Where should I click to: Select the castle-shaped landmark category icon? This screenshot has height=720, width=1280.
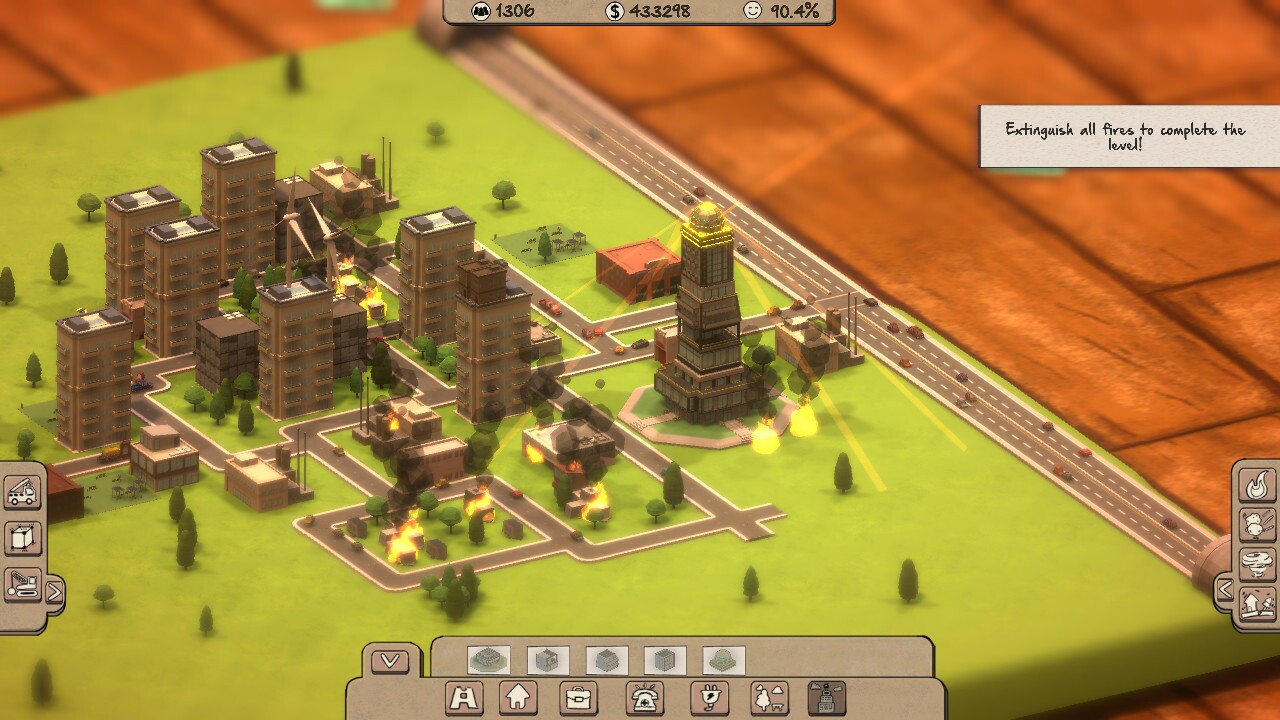tap(461, 697)
